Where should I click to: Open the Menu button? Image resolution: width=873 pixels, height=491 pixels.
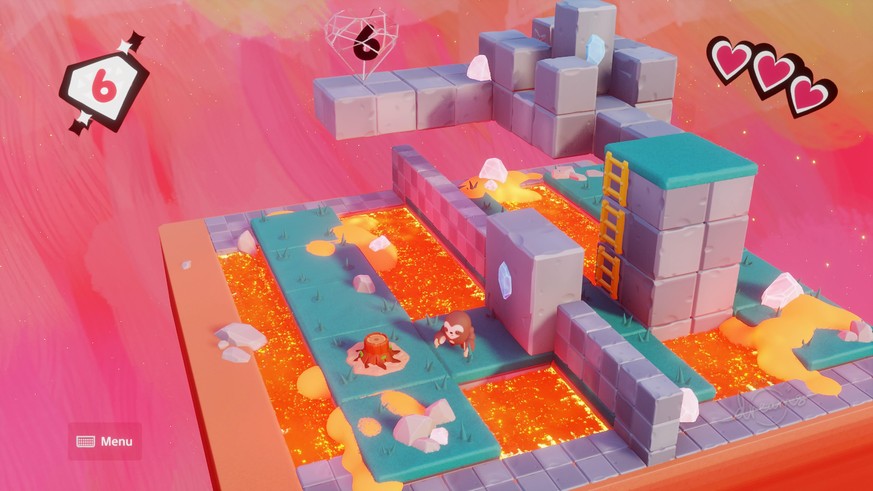point(104,441)
